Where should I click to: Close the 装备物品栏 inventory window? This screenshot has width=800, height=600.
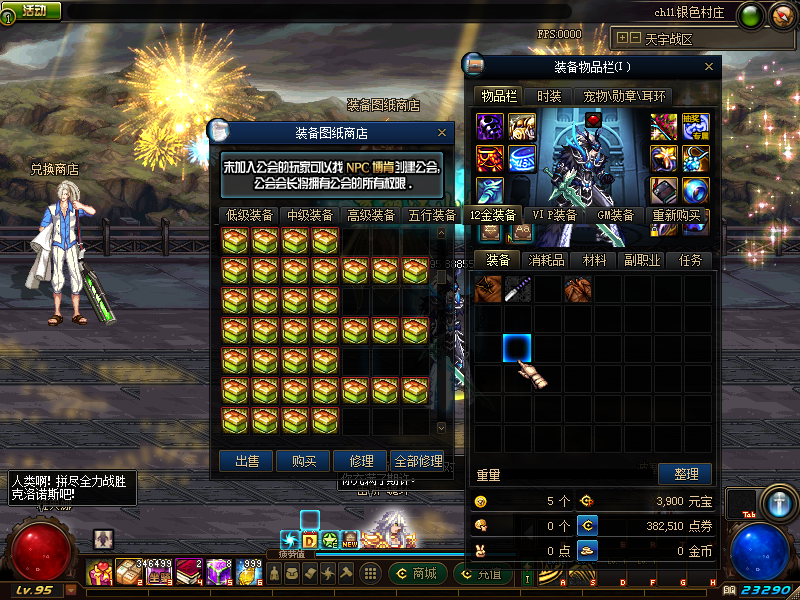pyautogui.click(x=710, y=67)
